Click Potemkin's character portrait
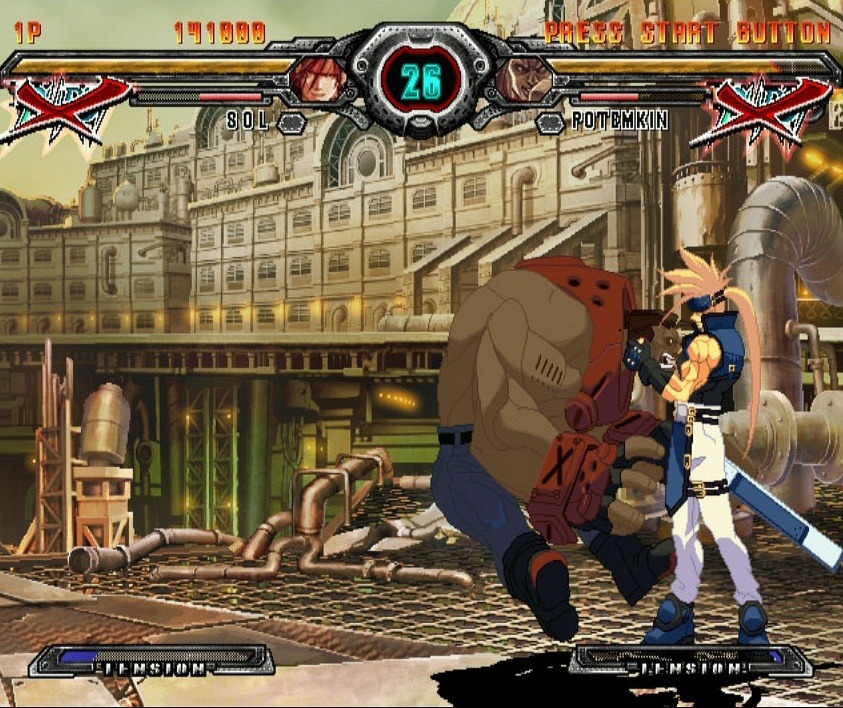This screenshot has width=843, height=708. pos(523,79)
